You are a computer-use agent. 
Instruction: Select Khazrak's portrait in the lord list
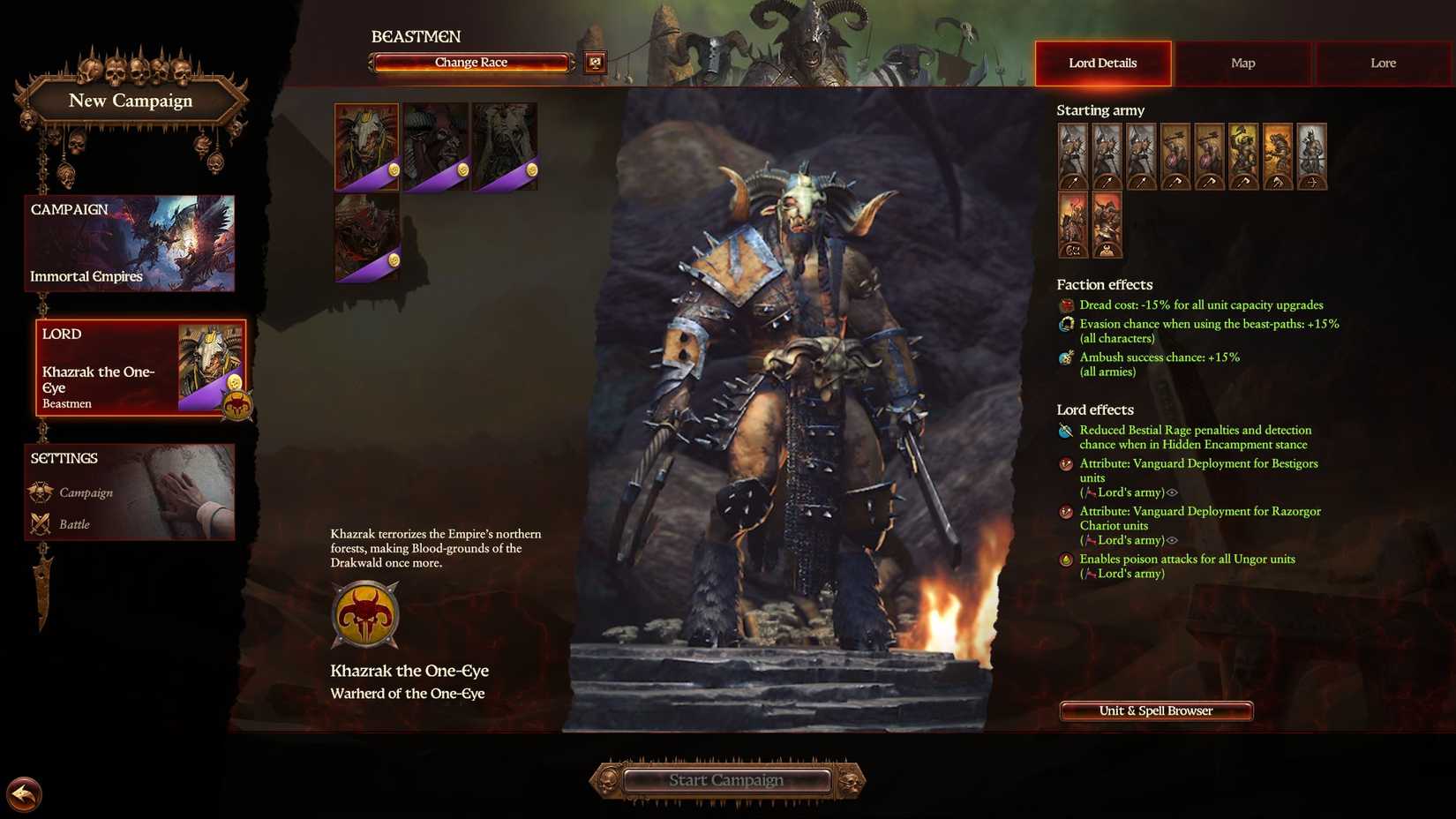(365, 144)
